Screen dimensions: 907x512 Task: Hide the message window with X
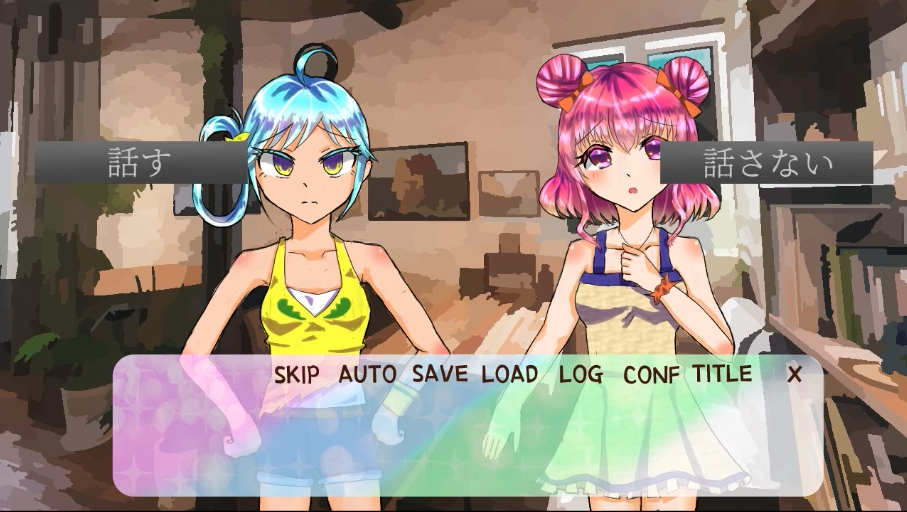click(x=795, y=375)
